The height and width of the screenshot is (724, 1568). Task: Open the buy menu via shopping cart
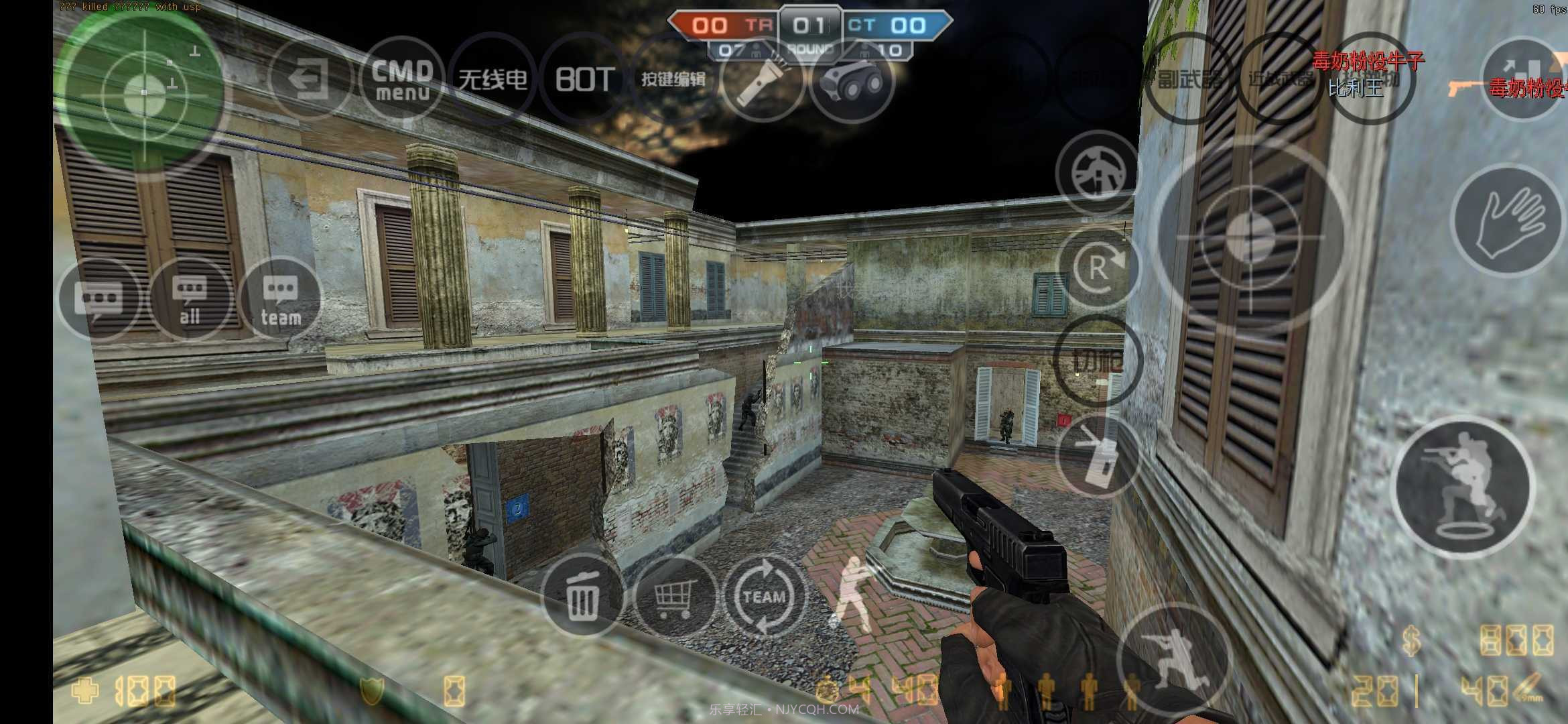pyautogui.click(x=675, y=597)
